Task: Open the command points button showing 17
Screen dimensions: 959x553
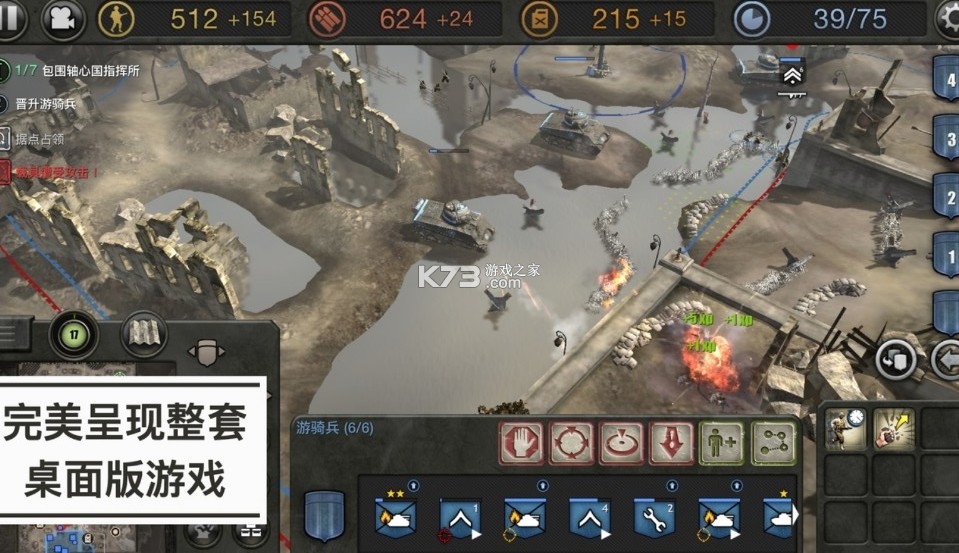Action: [73, 334]
